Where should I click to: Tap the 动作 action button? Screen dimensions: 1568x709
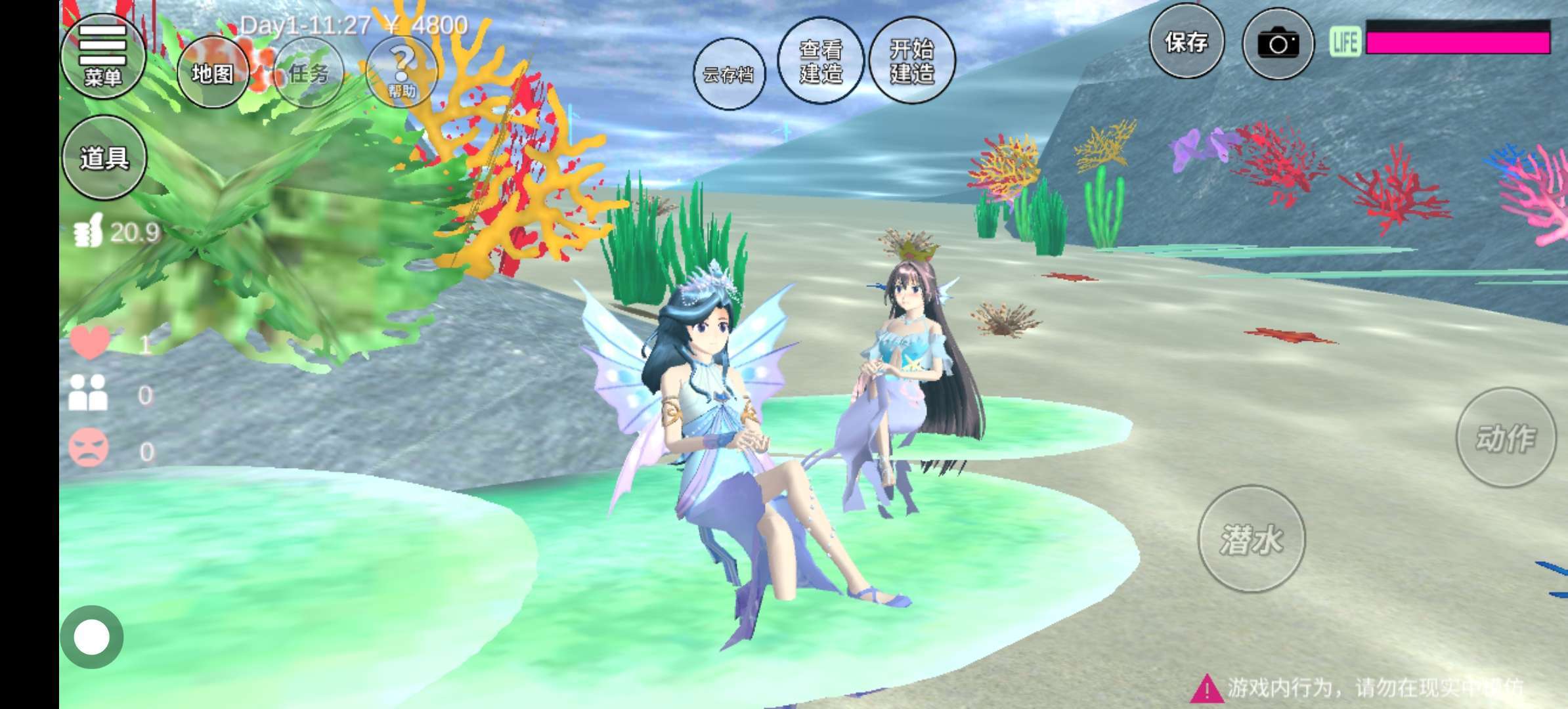pyautogui.click(x=1506, y=437)
